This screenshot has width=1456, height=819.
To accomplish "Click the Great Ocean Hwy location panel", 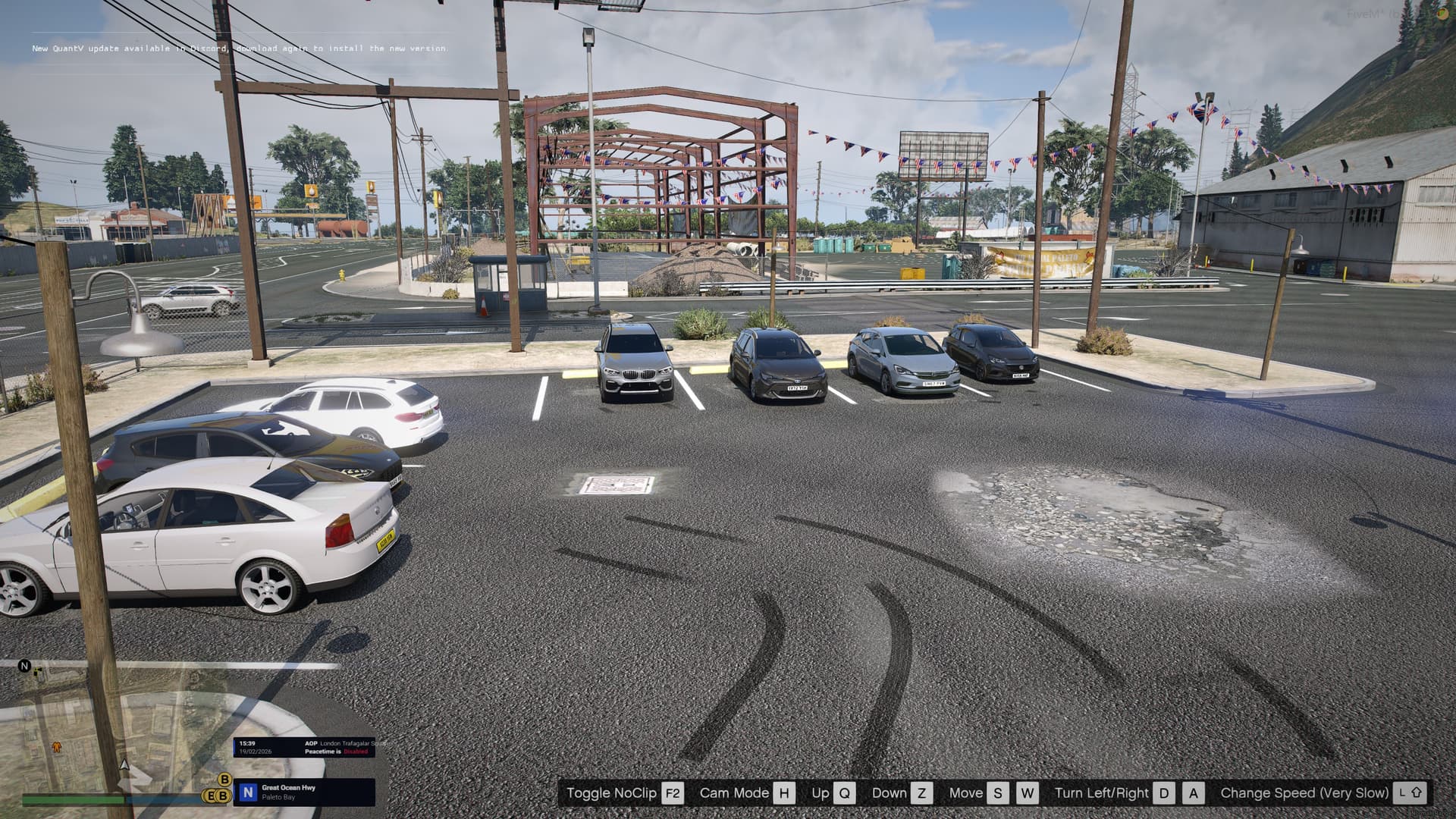I will (304, 792).
